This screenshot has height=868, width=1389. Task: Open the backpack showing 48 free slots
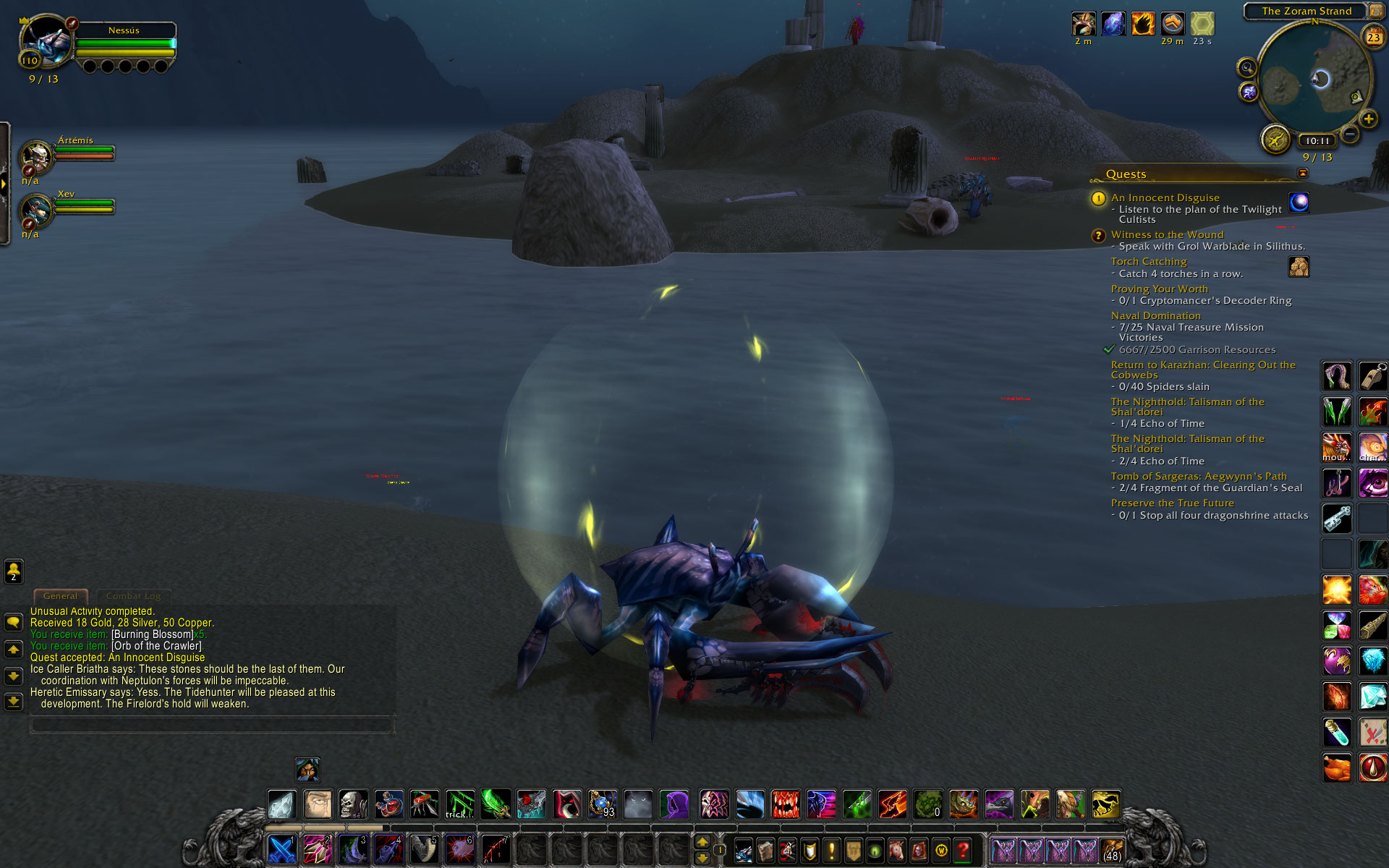coord(1112,850)
